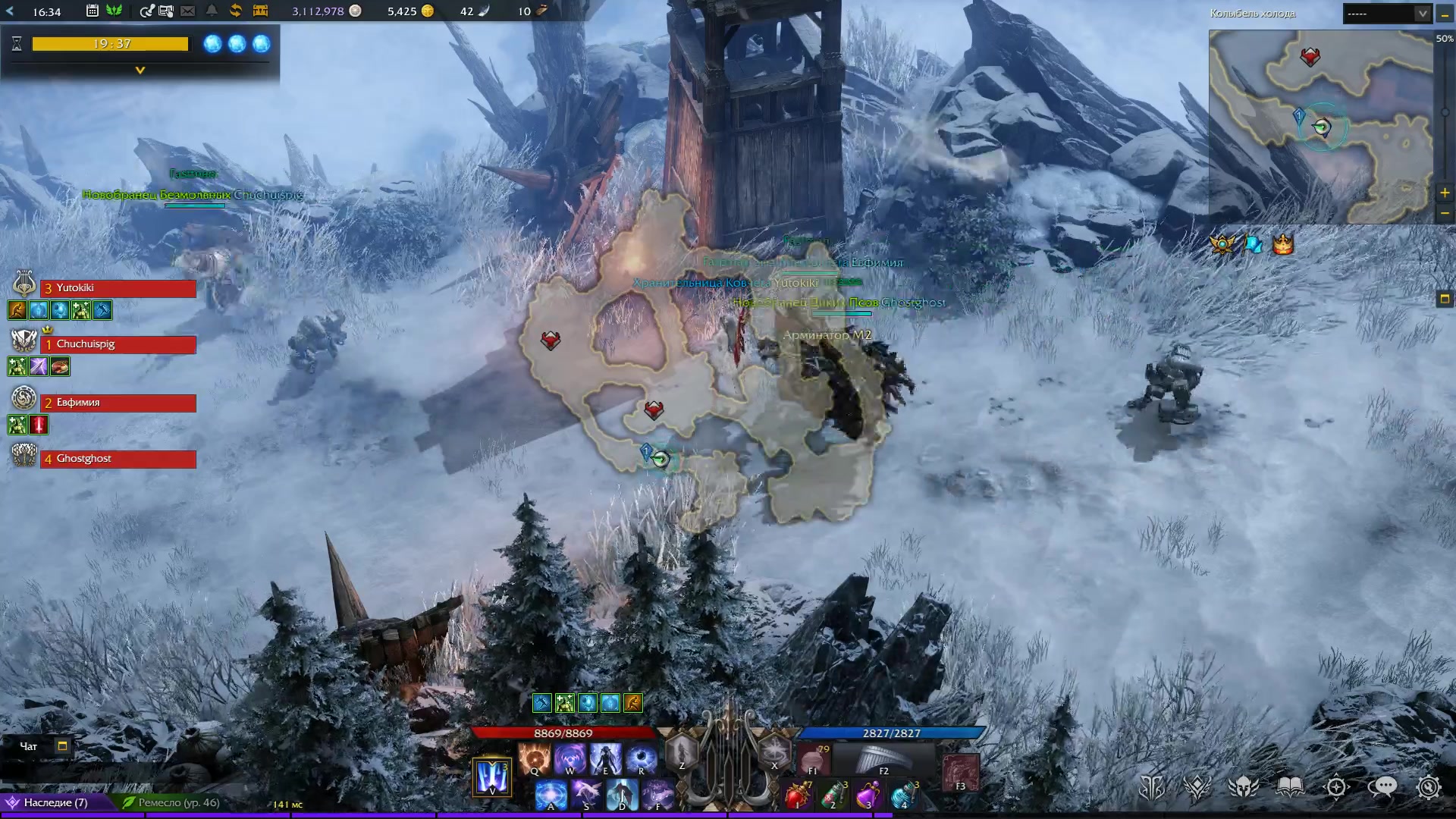Zoom out the minimap with minus button
This screenshot has width=1456, height=819.
pyautogui.click(x=1445, y=213)
